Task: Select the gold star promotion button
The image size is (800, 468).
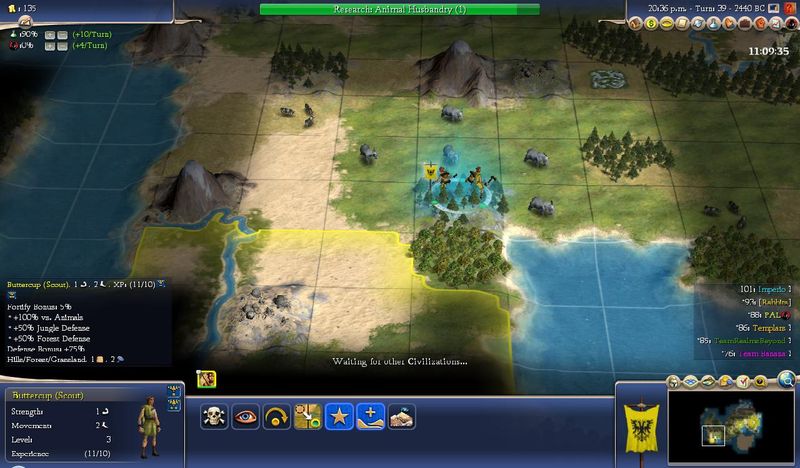Action: coord(339,416)
